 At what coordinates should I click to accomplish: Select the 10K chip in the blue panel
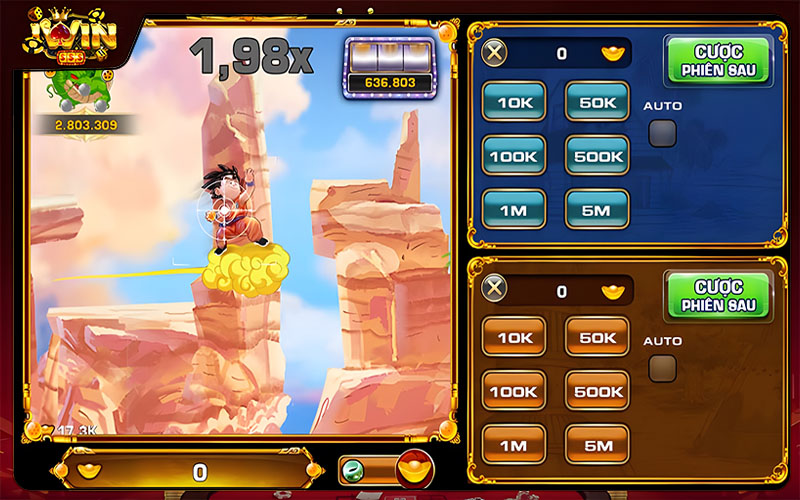[x=515, y=101]
